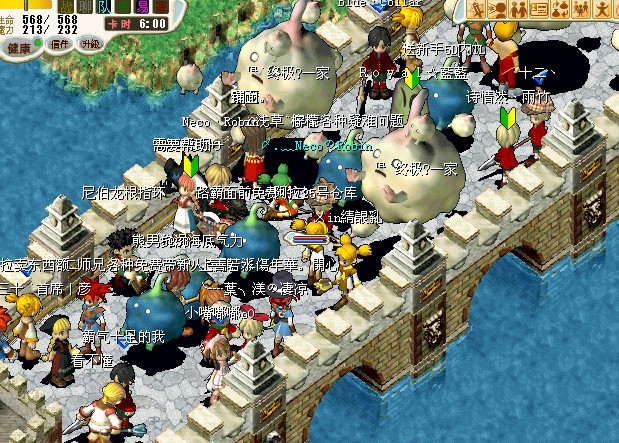Viewport: 619px width, 443px height.
Task: Toggle the 战 battle mode tab
Action: click(x=66, y=6)
